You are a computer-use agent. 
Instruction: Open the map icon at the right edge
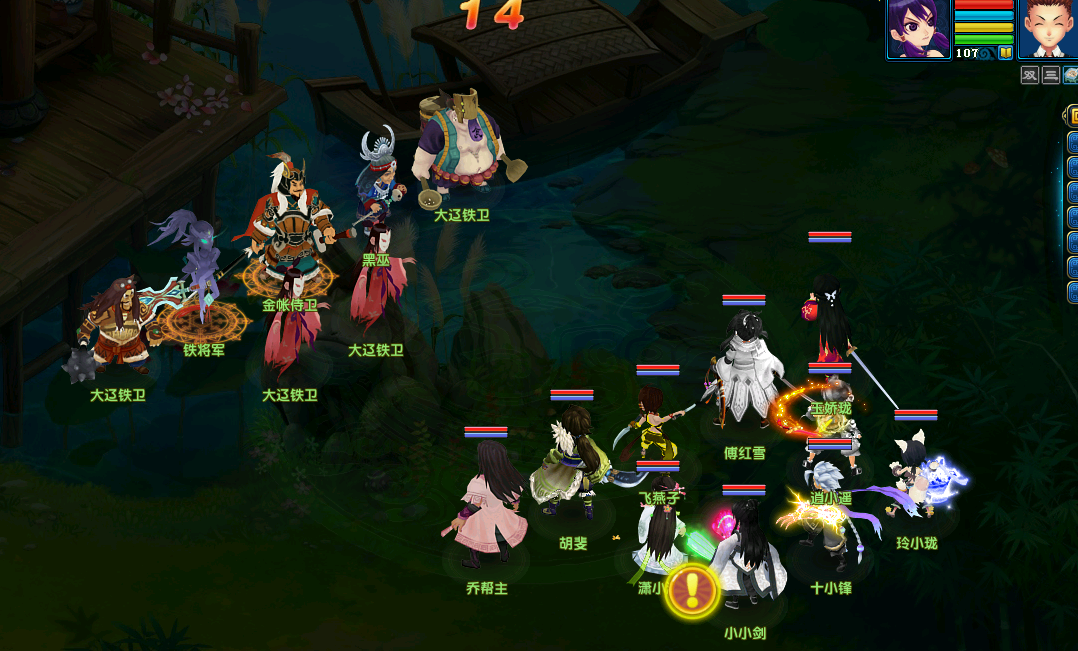[1071, 75]
